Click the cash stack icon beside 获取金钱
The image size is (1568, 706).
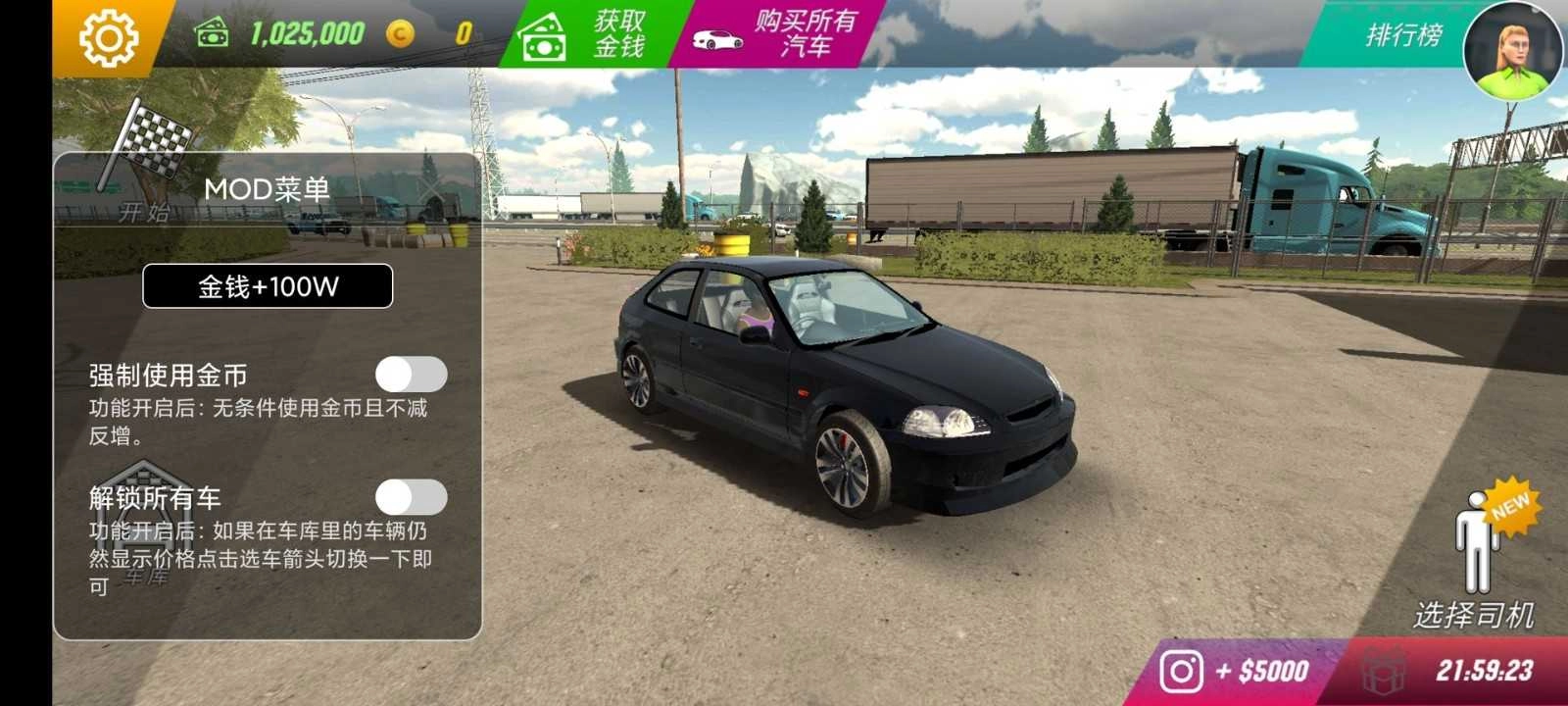(542, 37)
